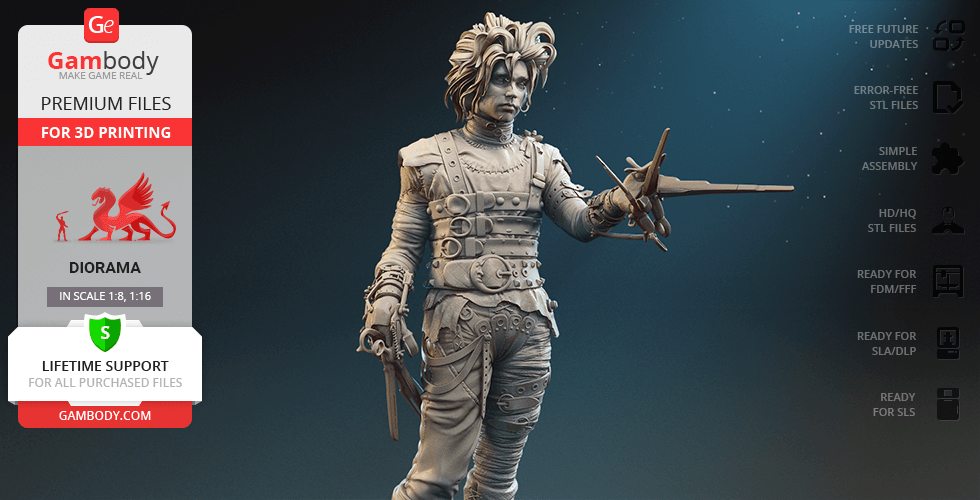
Task: Open the Lifetime Support green shield badge
Action: tap(104, 332)
